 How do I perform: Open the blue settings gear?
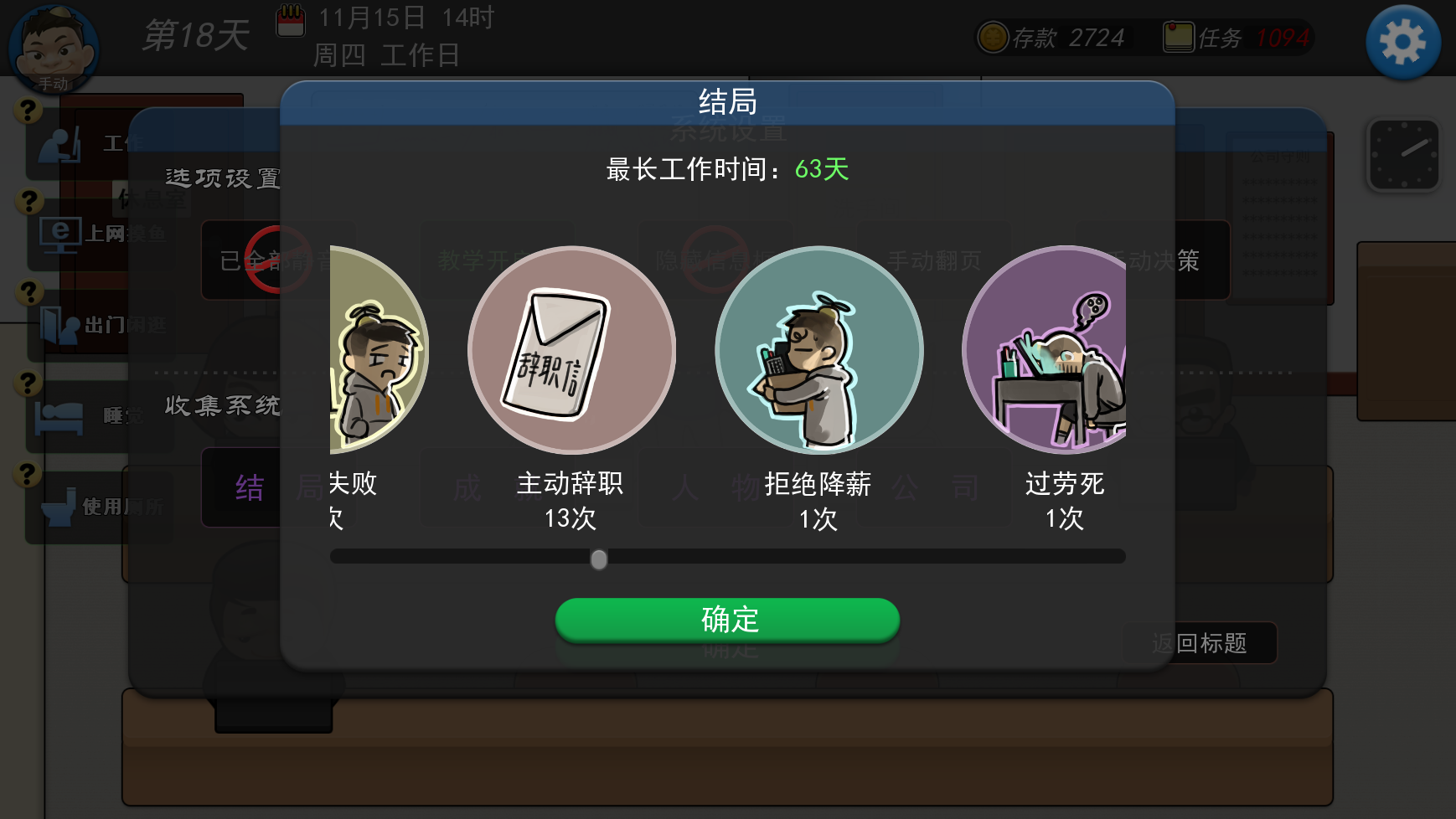coord(1402,41)
